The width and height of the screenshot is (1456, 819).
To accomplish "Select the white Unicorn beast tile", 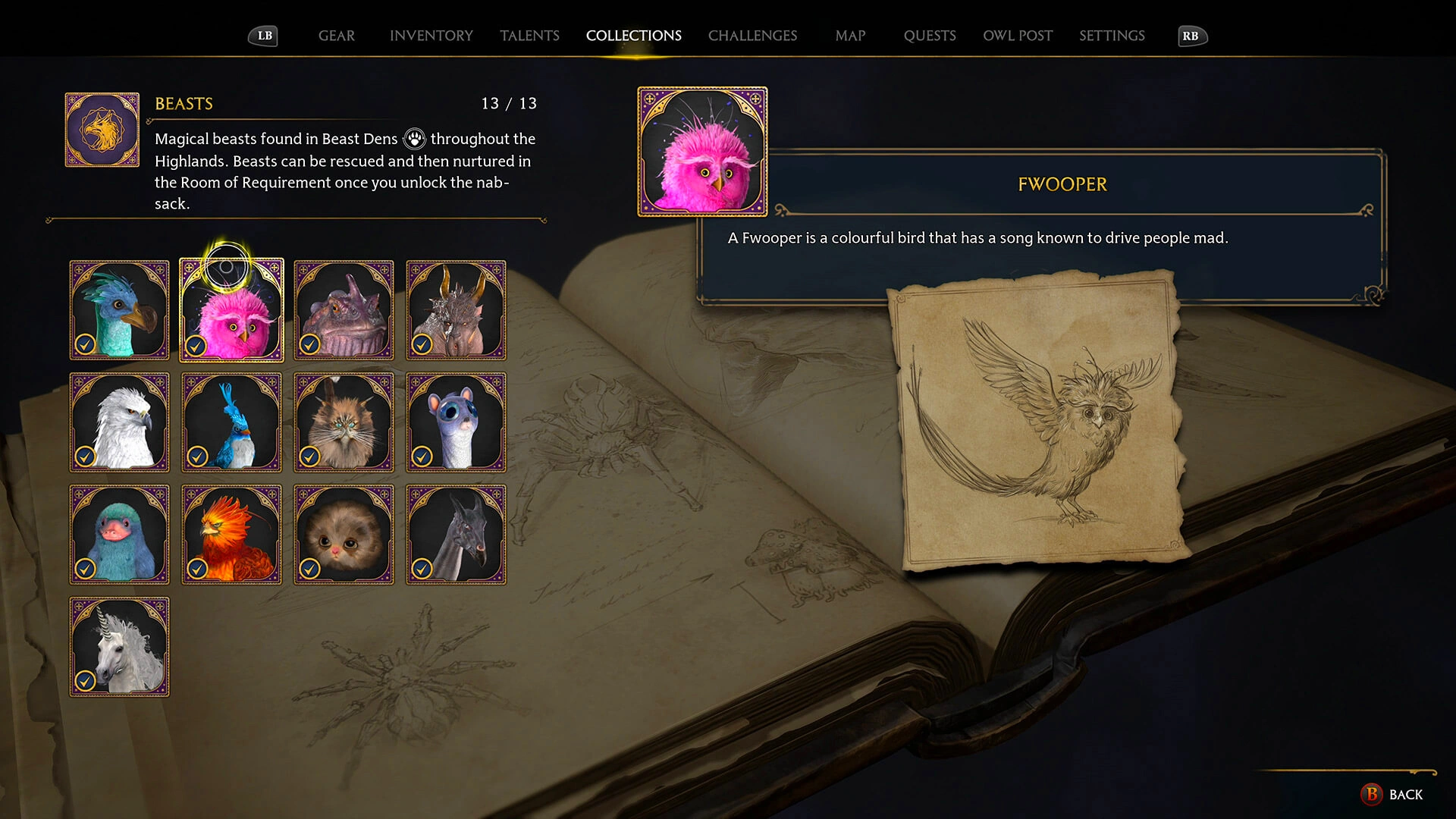I will tap(119, 647).
